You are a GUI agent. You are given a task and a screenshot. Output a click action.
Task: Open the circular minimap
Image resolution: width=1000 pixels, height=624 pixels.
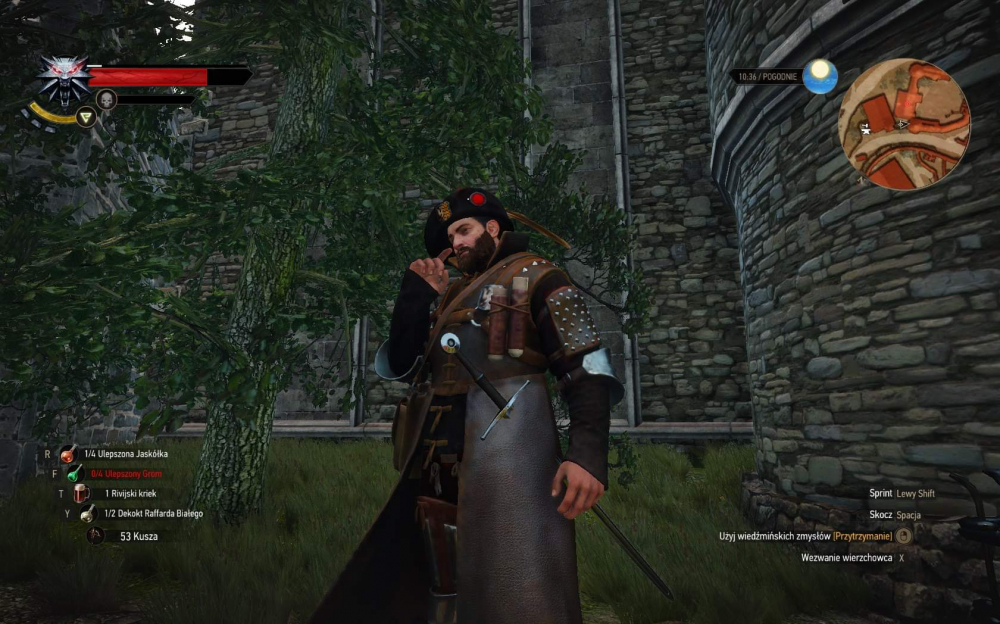[x=904, y=124]
